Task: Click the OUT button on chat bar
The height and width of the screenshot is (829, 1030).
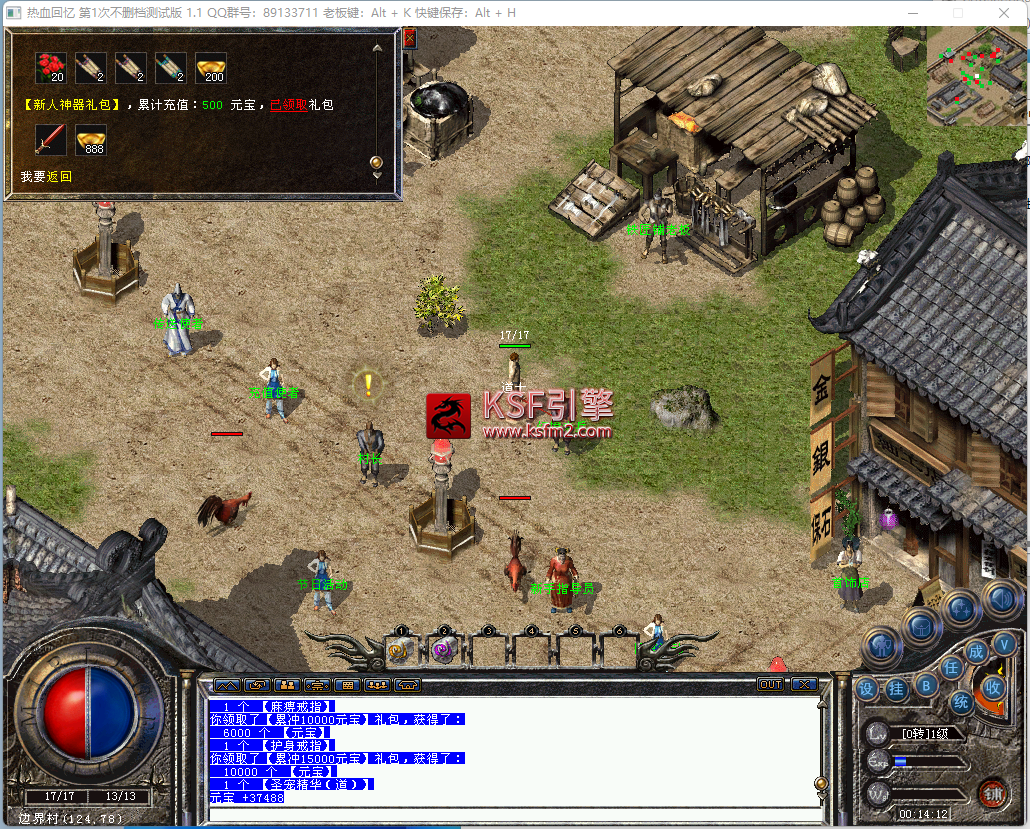Action: pyautogui.click(x=770, y=685)
